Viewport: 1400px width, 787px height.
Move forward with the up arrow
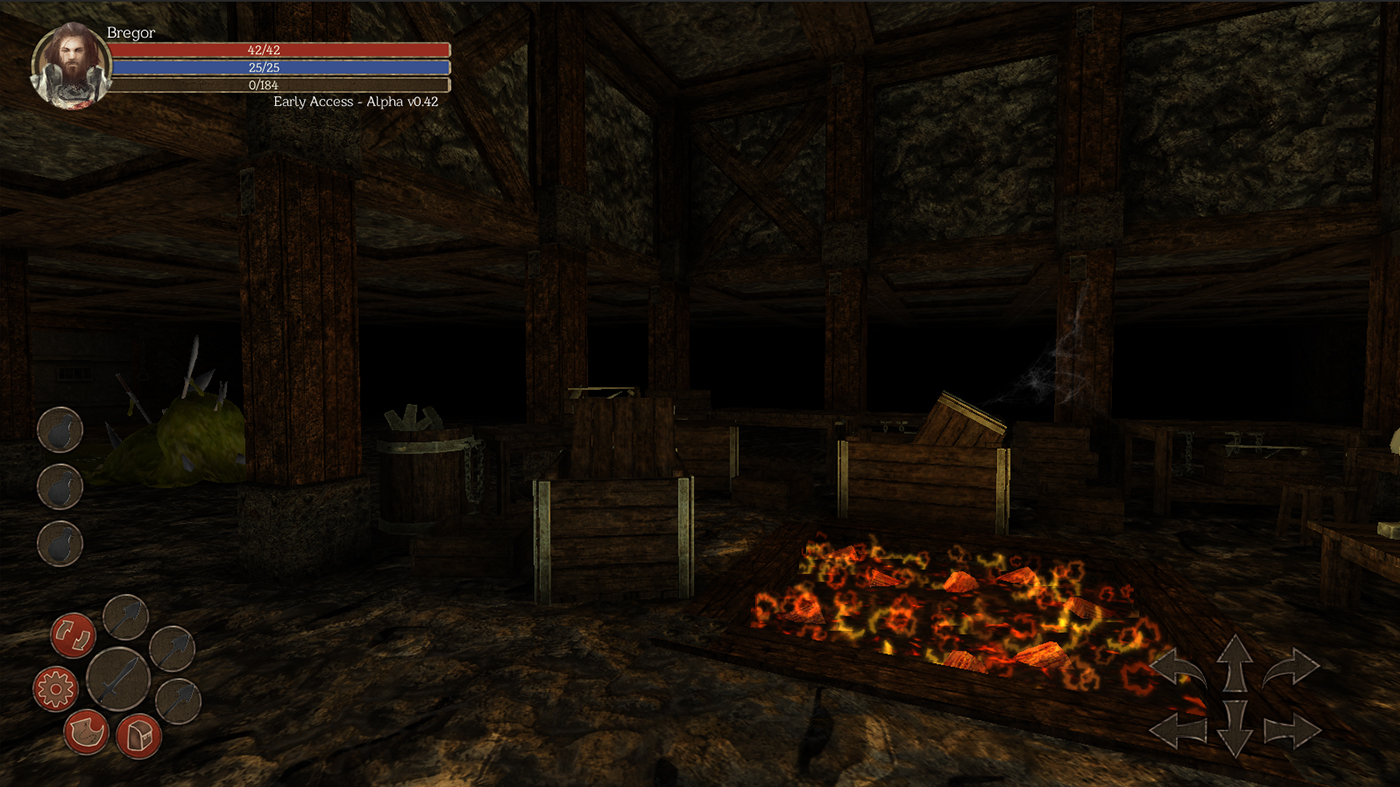[1235, 662]
